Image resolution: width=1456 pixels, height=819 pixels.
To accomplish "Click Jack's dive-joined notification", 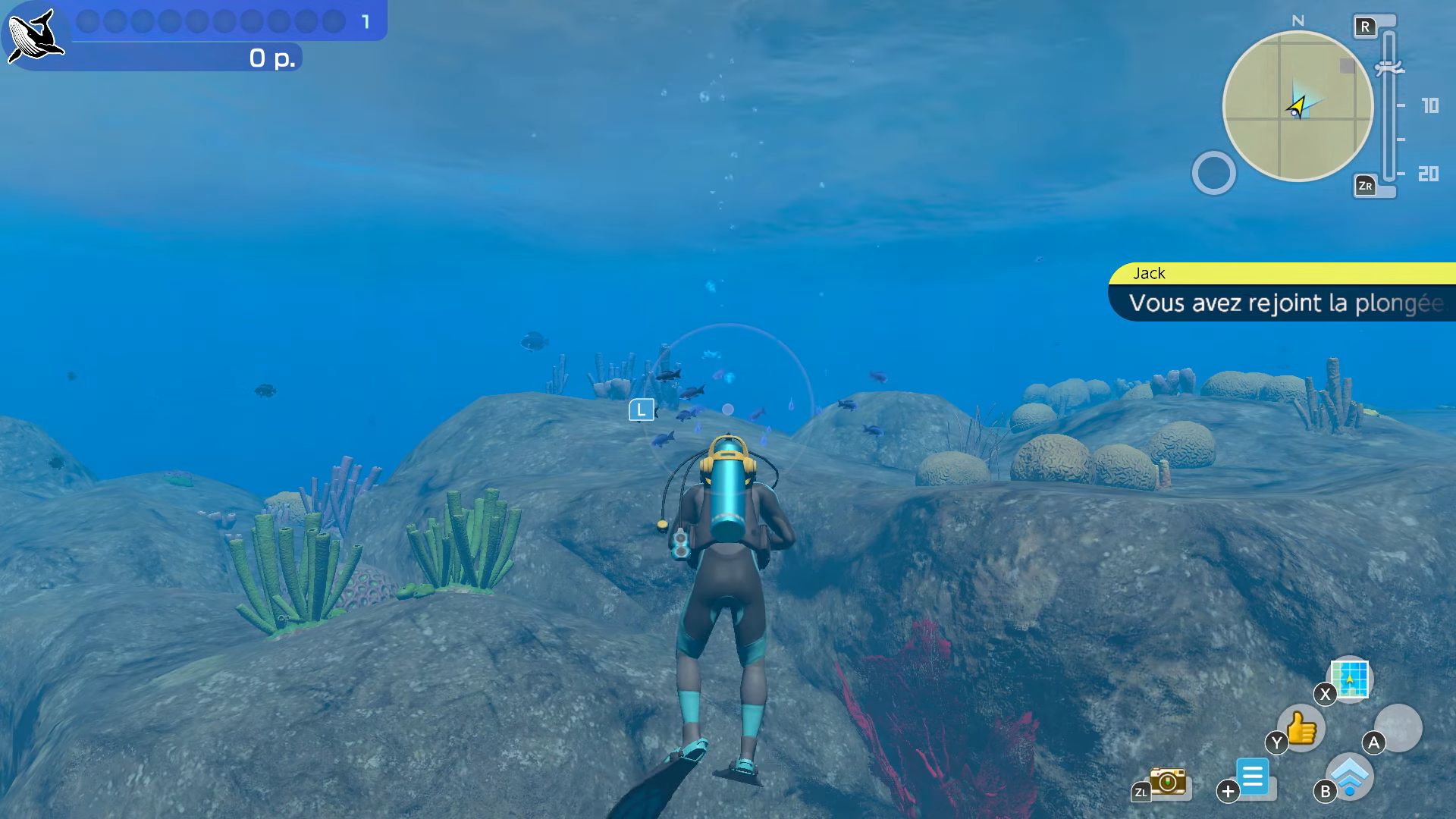I will (1282, 293).
